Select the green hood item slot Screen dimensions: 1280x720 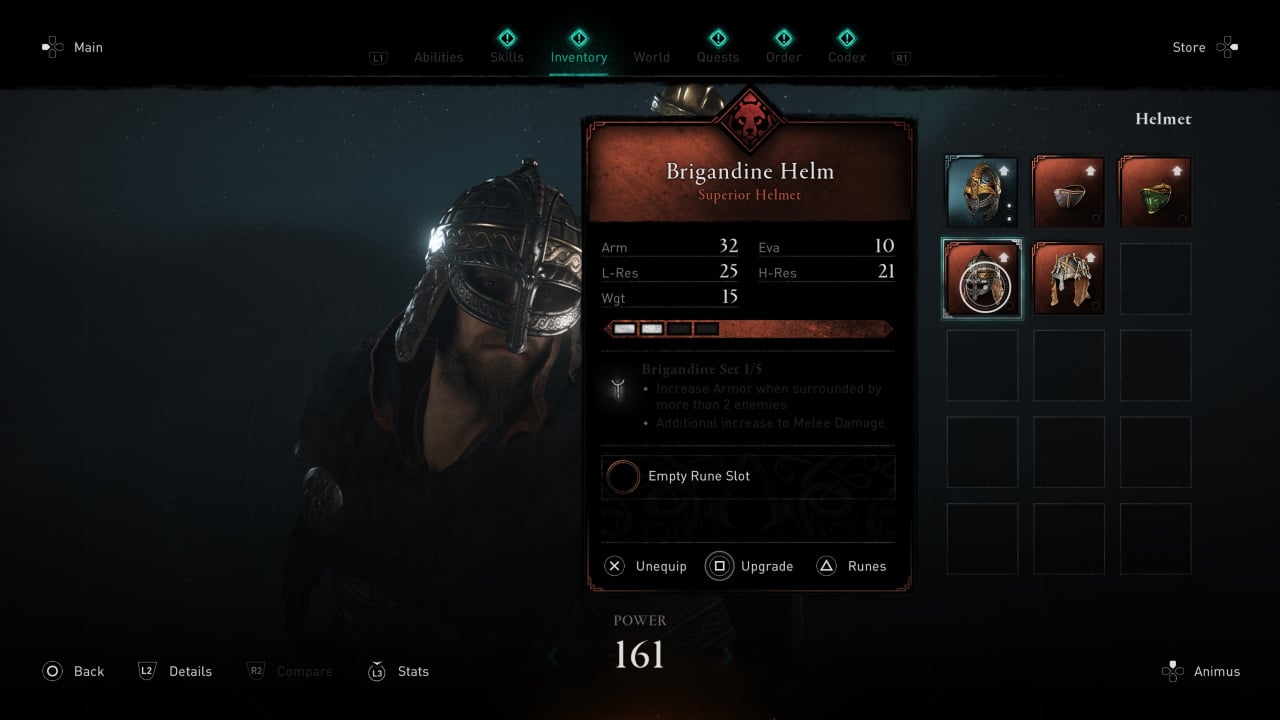point(1155,192)
